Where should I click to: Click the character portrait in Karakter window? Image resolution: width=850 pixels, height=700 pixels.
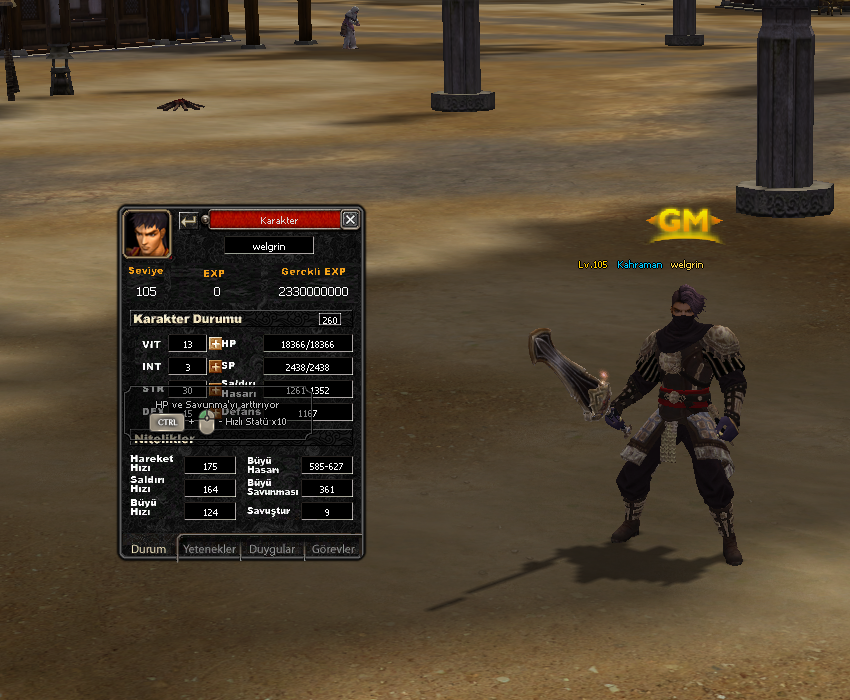point(146,234)
